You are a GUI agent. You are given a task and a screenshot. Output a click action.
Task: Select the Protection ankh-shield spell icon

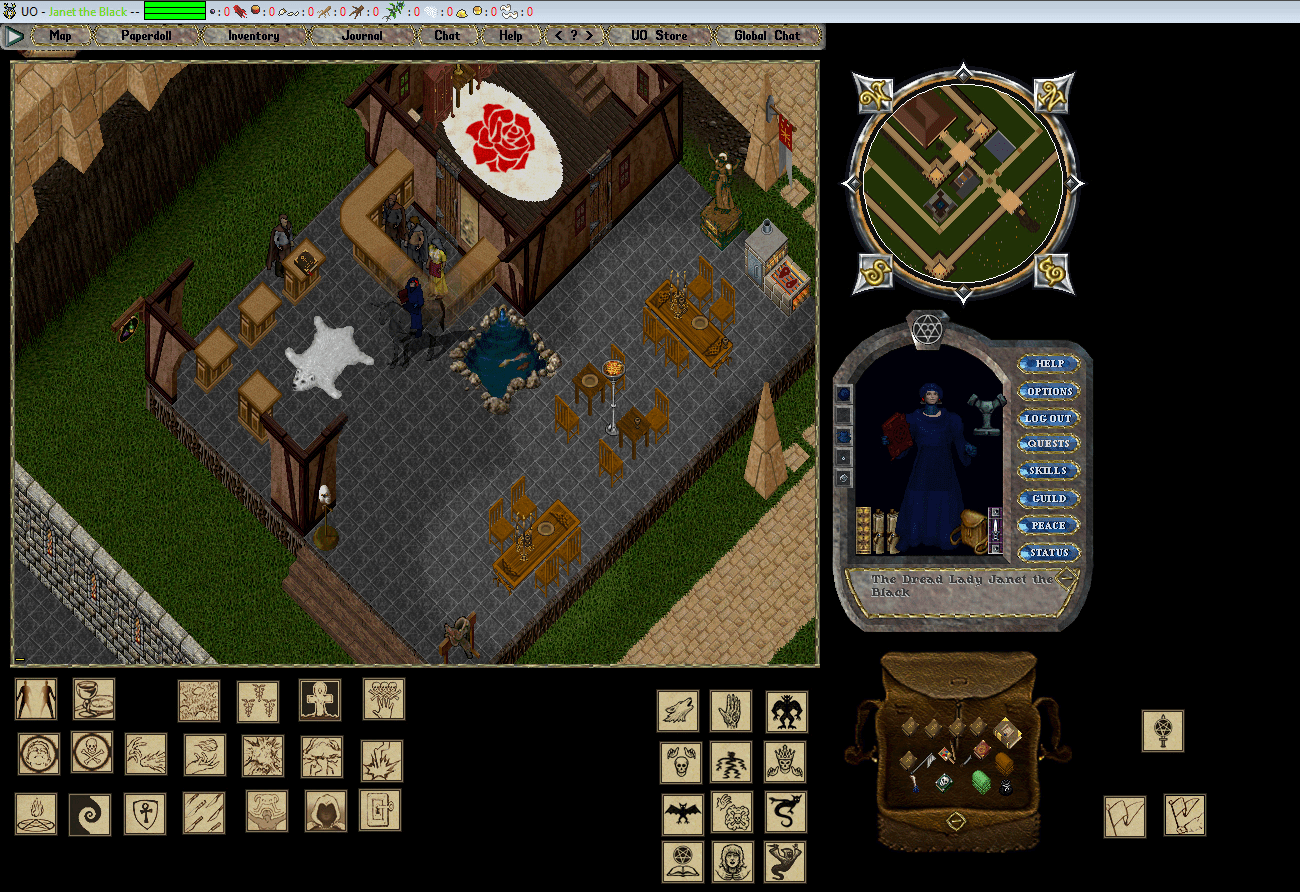(x=145, y=812)
